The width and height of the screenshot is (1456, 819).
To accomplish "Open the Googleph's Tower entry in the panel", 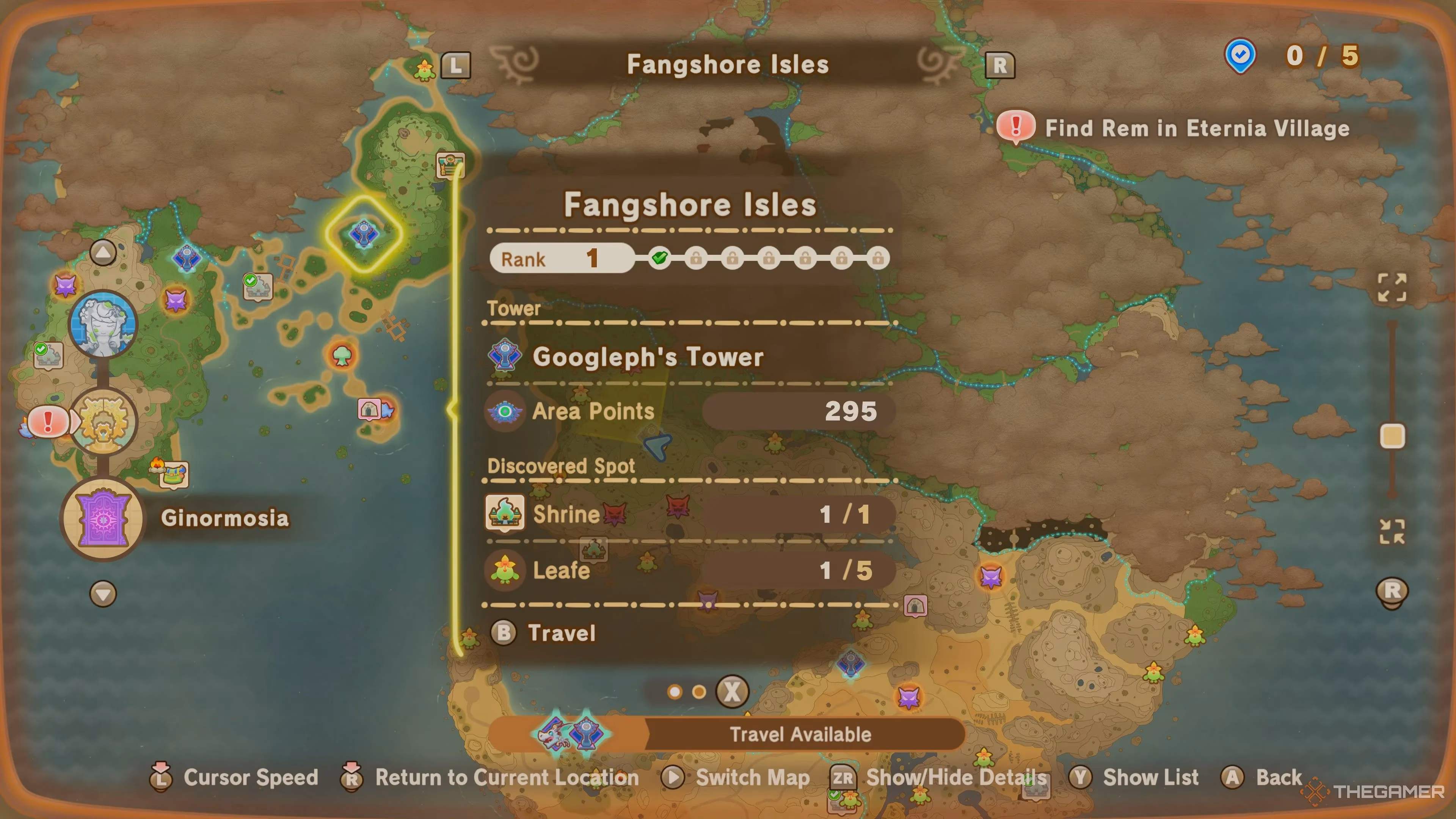I will pos(648,357).
